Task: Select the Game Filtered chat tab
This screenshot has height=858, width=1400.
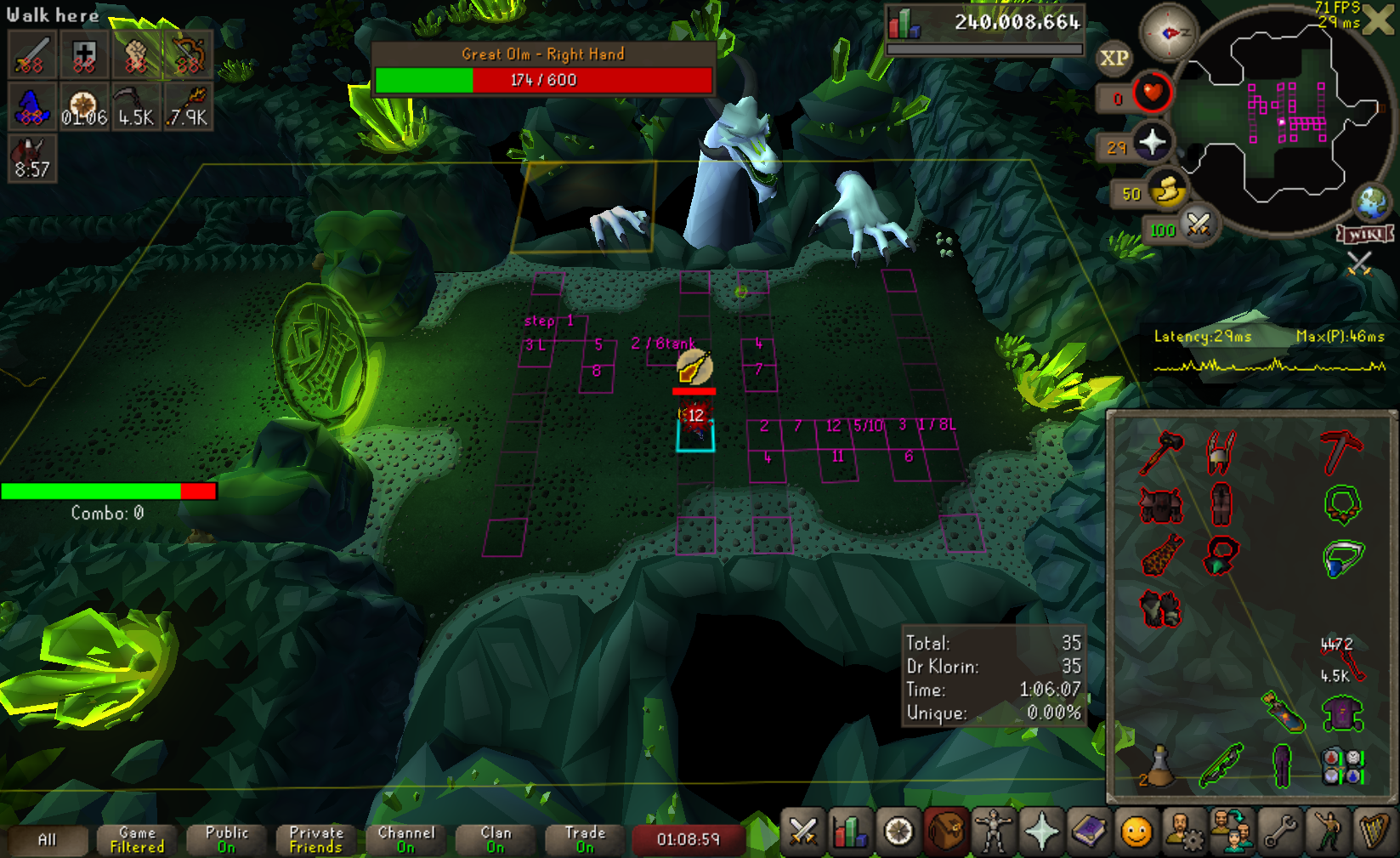Action: (x=137, y=840)
